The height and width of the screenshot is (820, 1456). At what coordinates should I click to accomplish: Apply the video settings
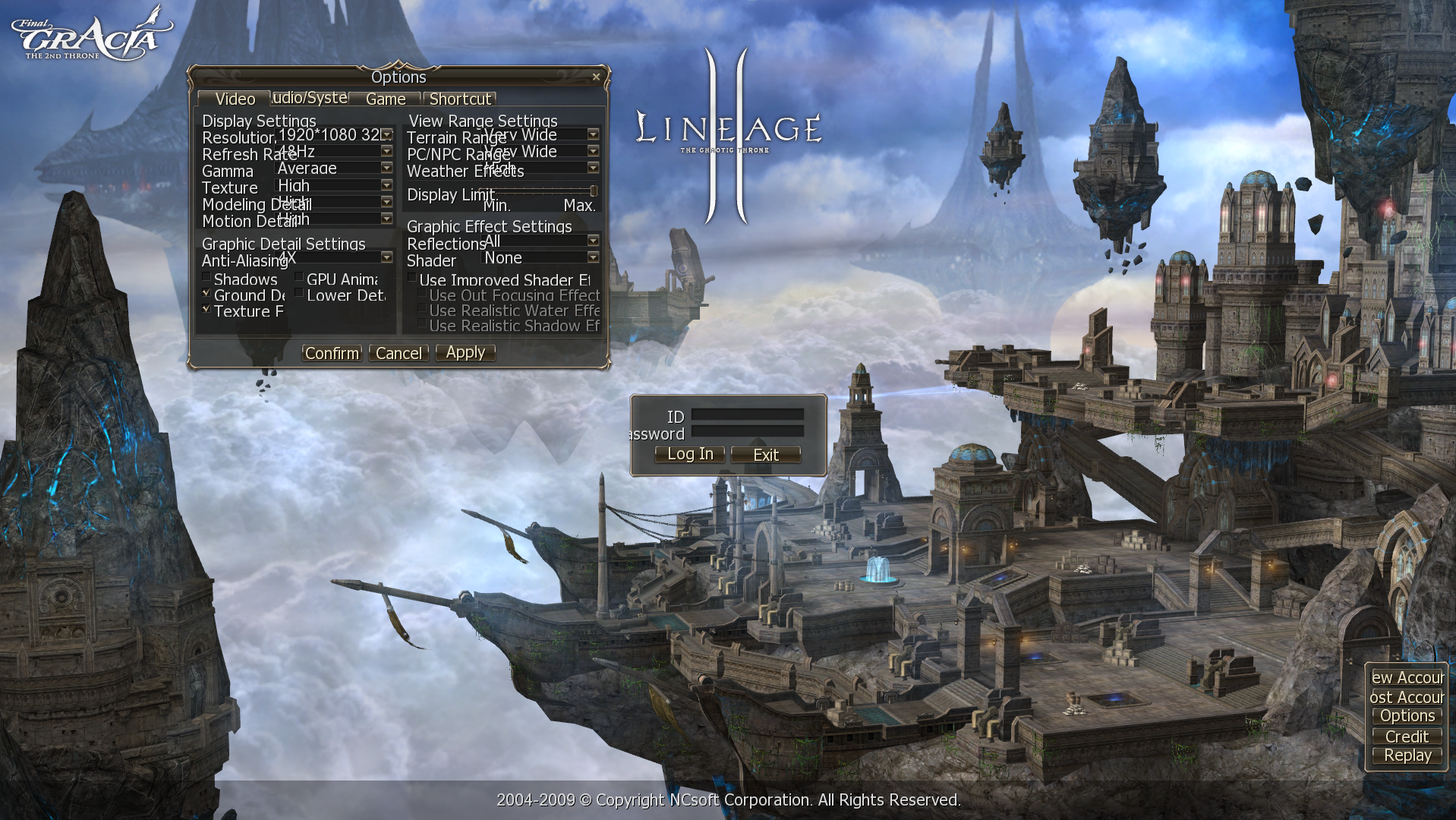pos(465,352)
